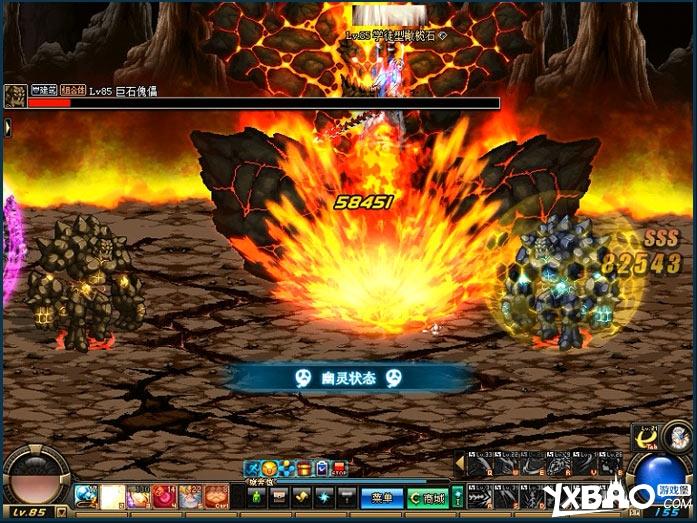The image size is (697, 523).
Task: Use the quickslot item with count 22
Action: tap(190, 496)
